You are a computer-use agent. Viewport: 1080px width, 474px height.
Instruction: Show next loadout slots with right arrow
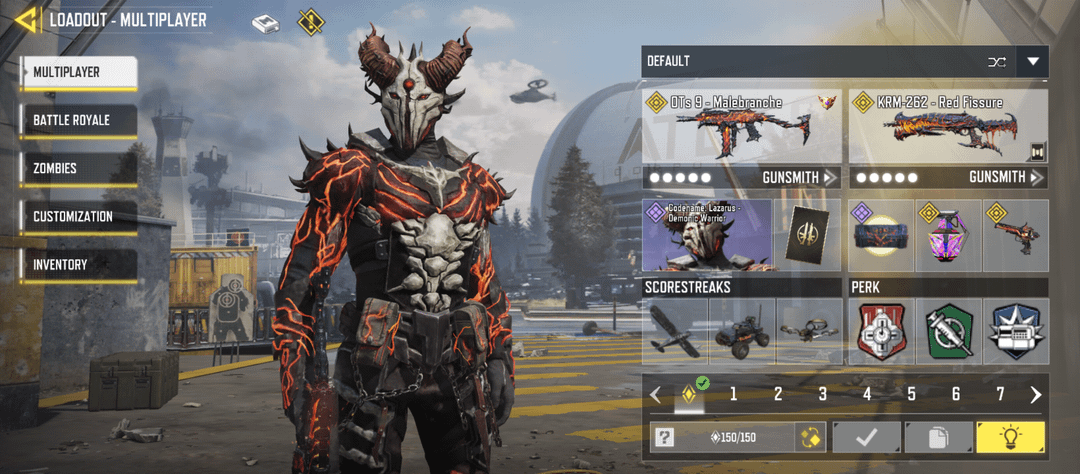tap(1036, 394)
